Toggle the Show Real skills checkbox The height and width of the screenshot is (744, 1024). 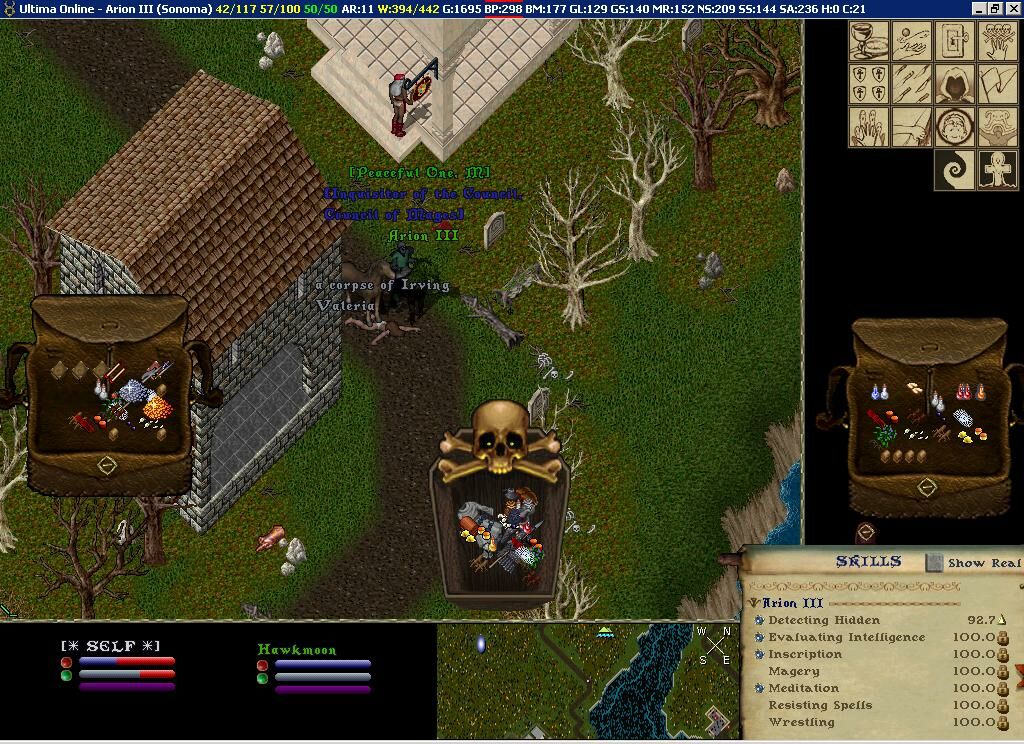click(x=934, y=563)
